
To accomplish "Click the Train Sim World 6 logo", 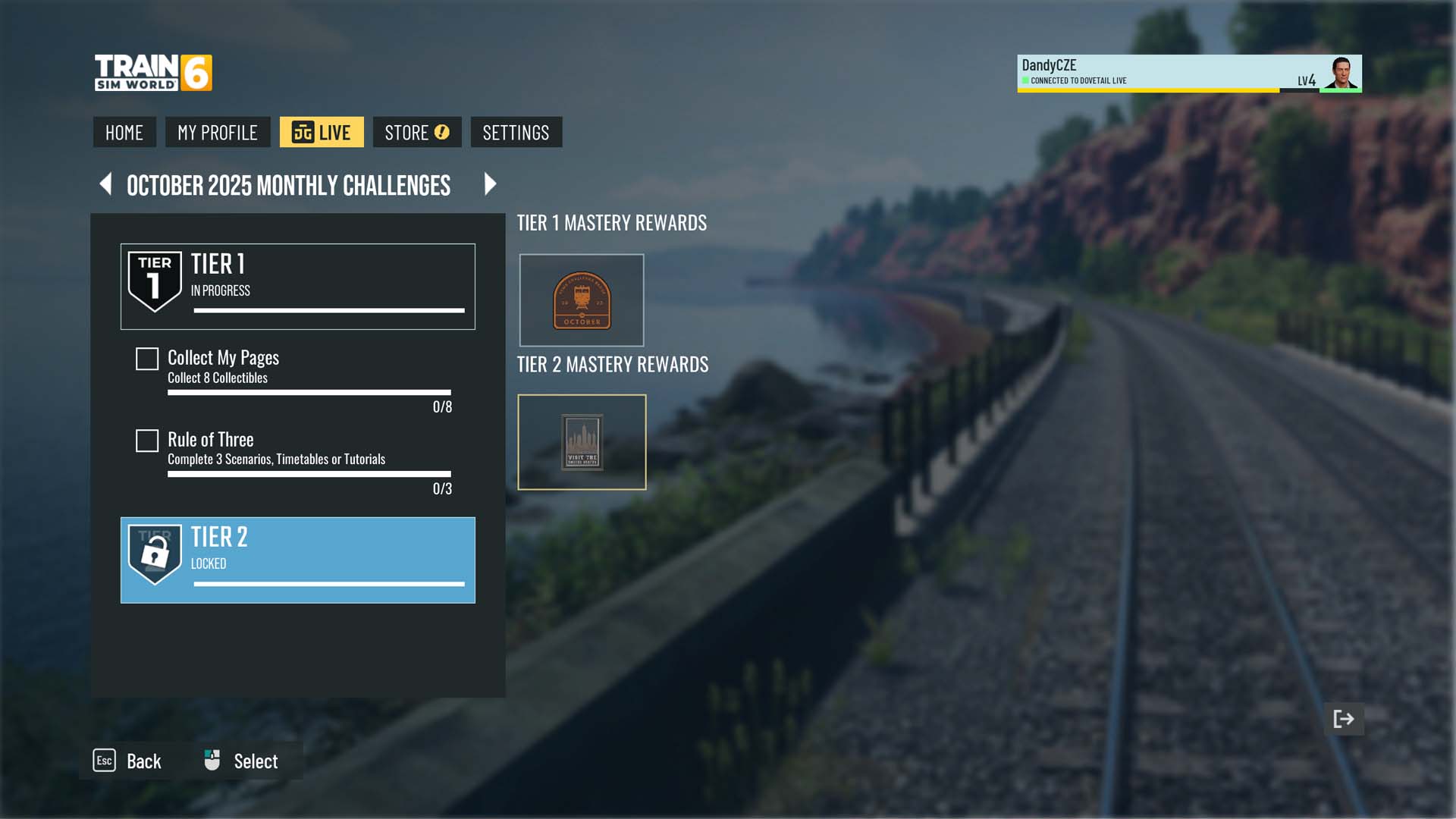I will tap(153, 73).
